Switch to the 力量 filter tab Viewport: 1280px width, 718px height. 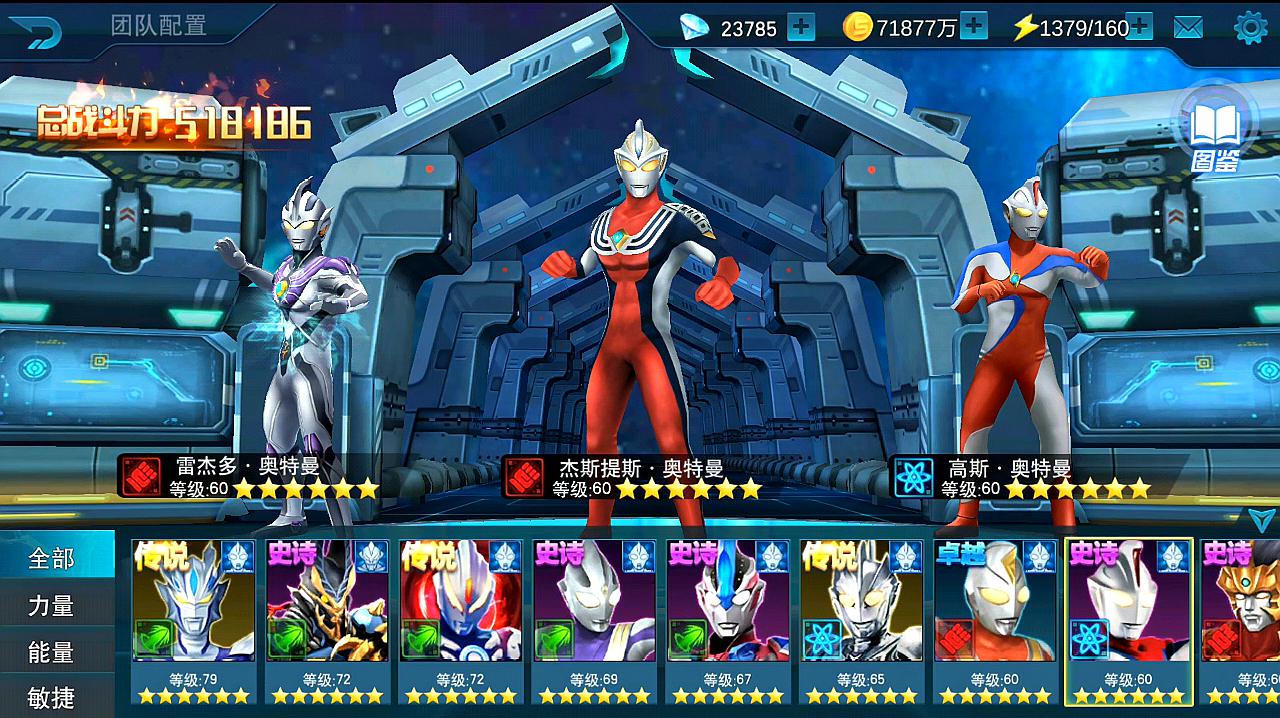click(52, 606)
